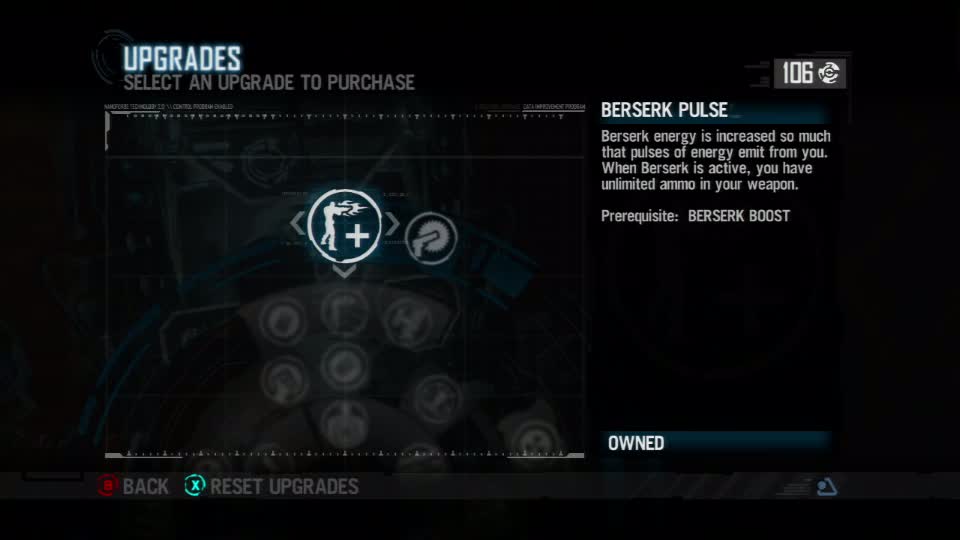Go back using the BACK label
Screen dimensions: 960x540
(145, 487)
